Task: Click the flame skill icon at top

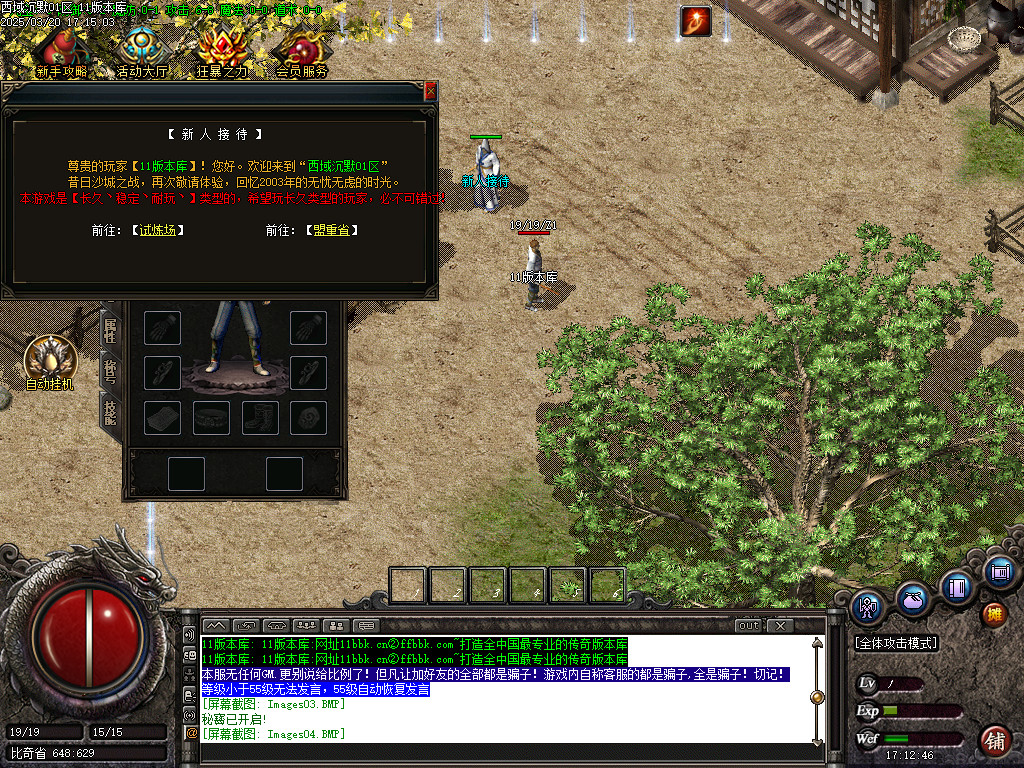Action: tap(695, 21)
